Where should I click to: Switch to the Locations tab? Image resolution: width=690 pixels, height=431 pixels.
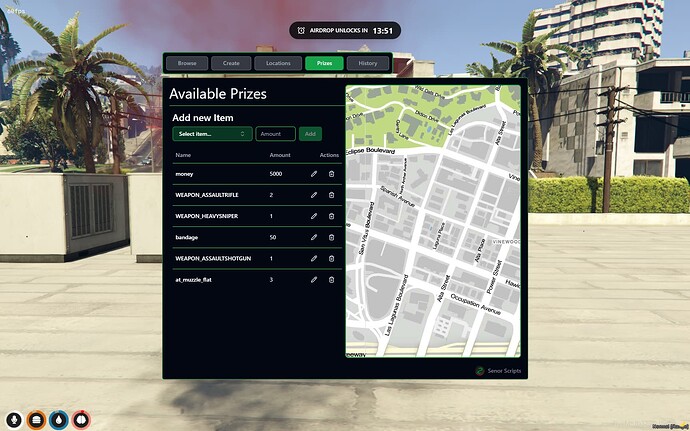coord(278,63)
